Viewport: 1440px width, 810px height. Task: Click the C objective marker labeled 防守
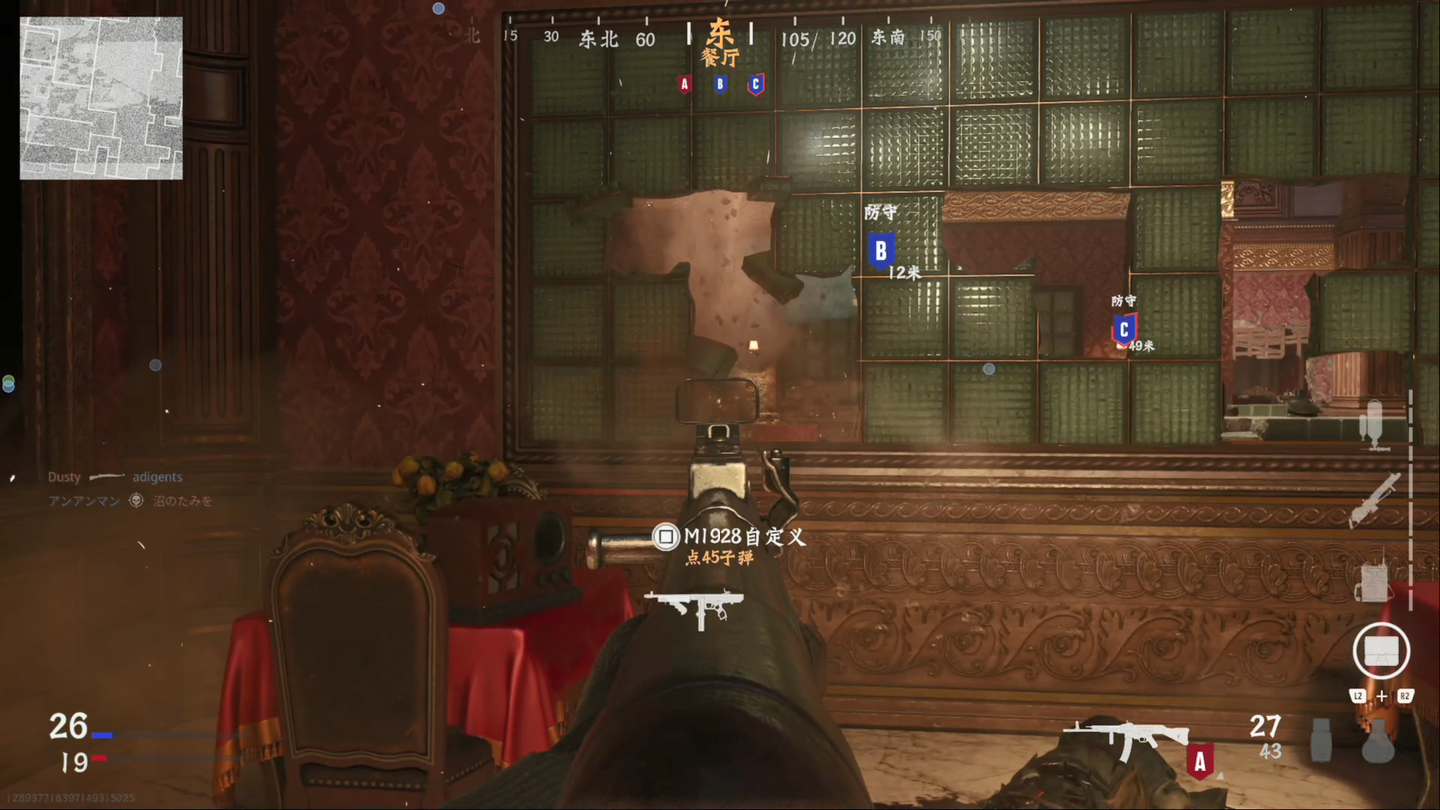[x=1124, y=329]
